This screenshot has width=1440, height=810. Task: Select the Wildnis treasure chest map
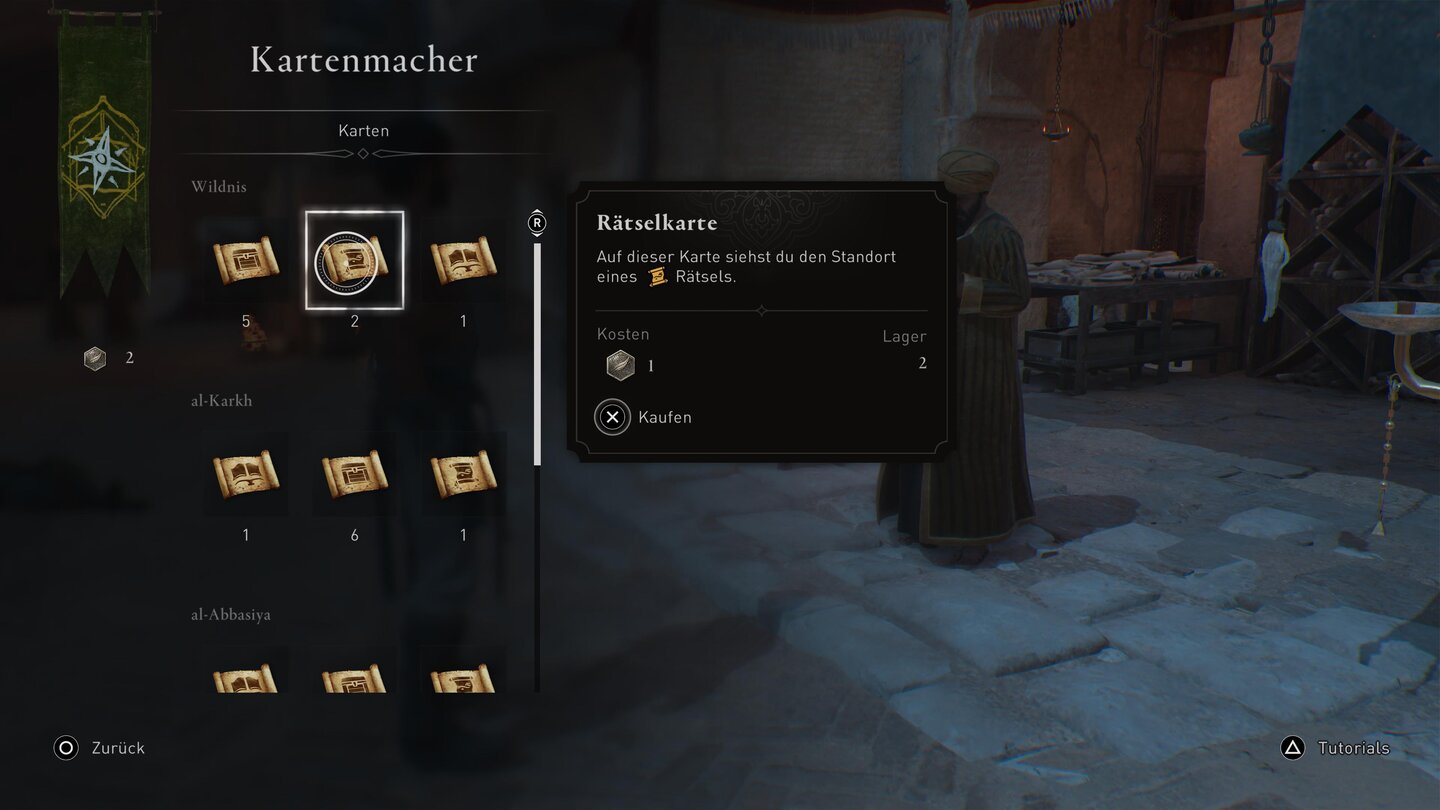coord(246,260)
